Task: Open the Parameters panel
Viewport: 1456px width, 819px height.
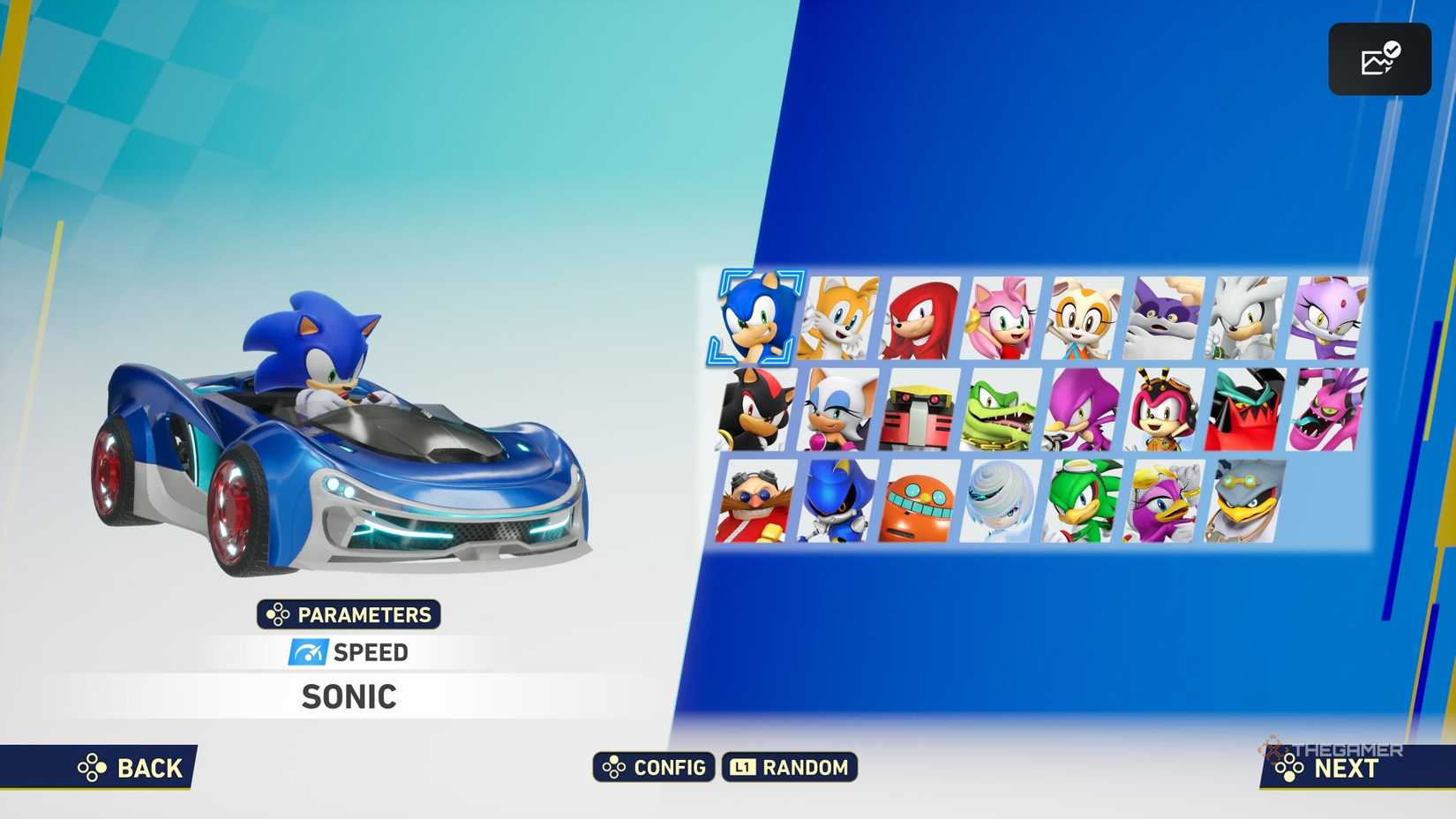Action: coord(348,615)
